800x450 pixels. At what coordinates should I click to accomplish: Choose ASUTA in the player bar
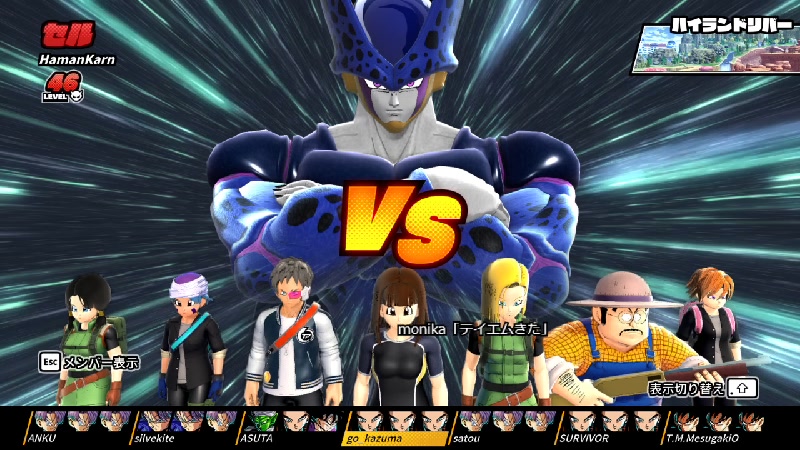pos(290,425)
